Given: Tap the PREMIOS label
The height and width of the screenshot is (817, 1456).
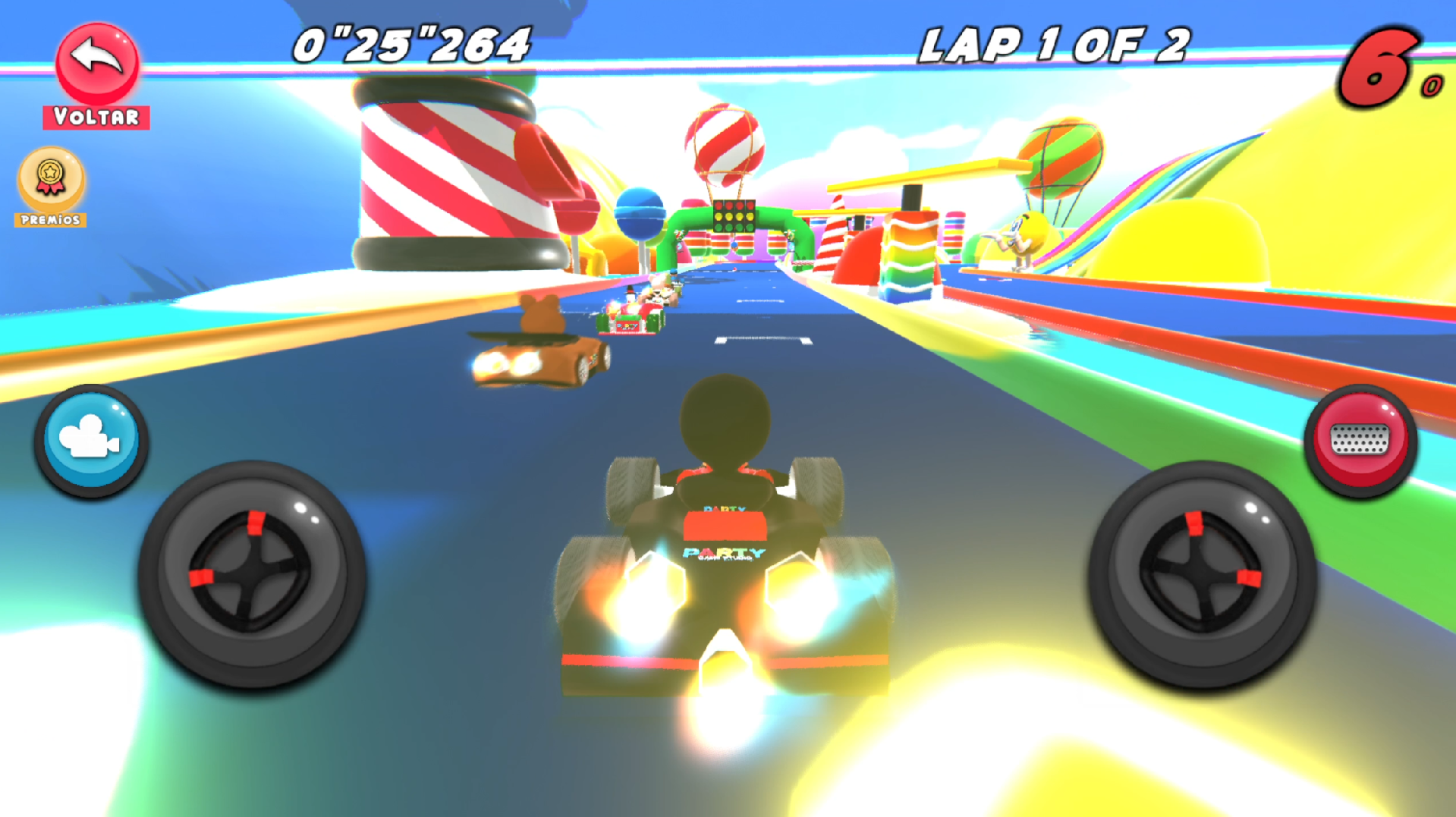Looking at the screenshot, I should point(50,222).
